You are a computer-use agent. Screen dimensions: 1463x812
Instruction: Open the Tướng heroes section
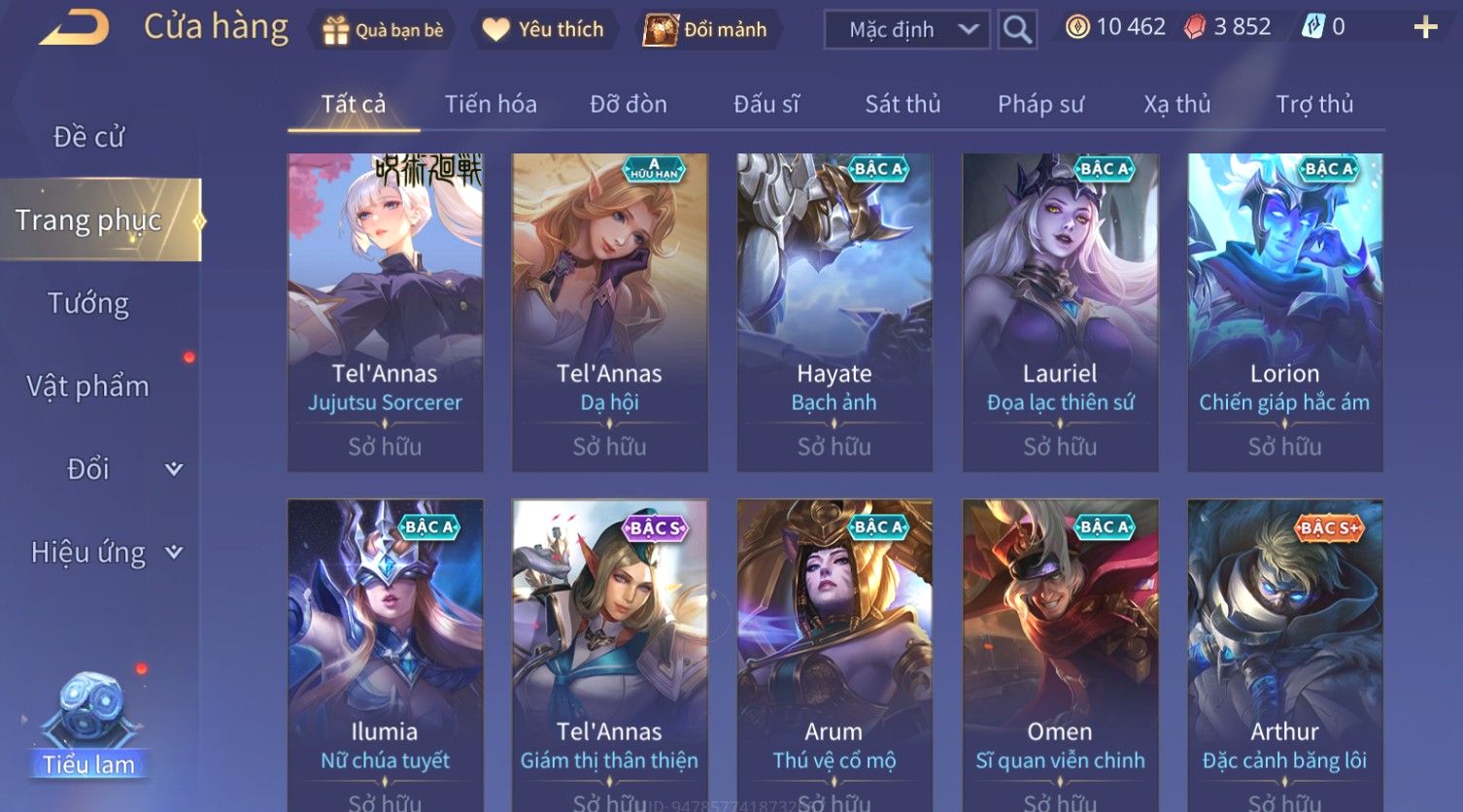click(88, 304)
